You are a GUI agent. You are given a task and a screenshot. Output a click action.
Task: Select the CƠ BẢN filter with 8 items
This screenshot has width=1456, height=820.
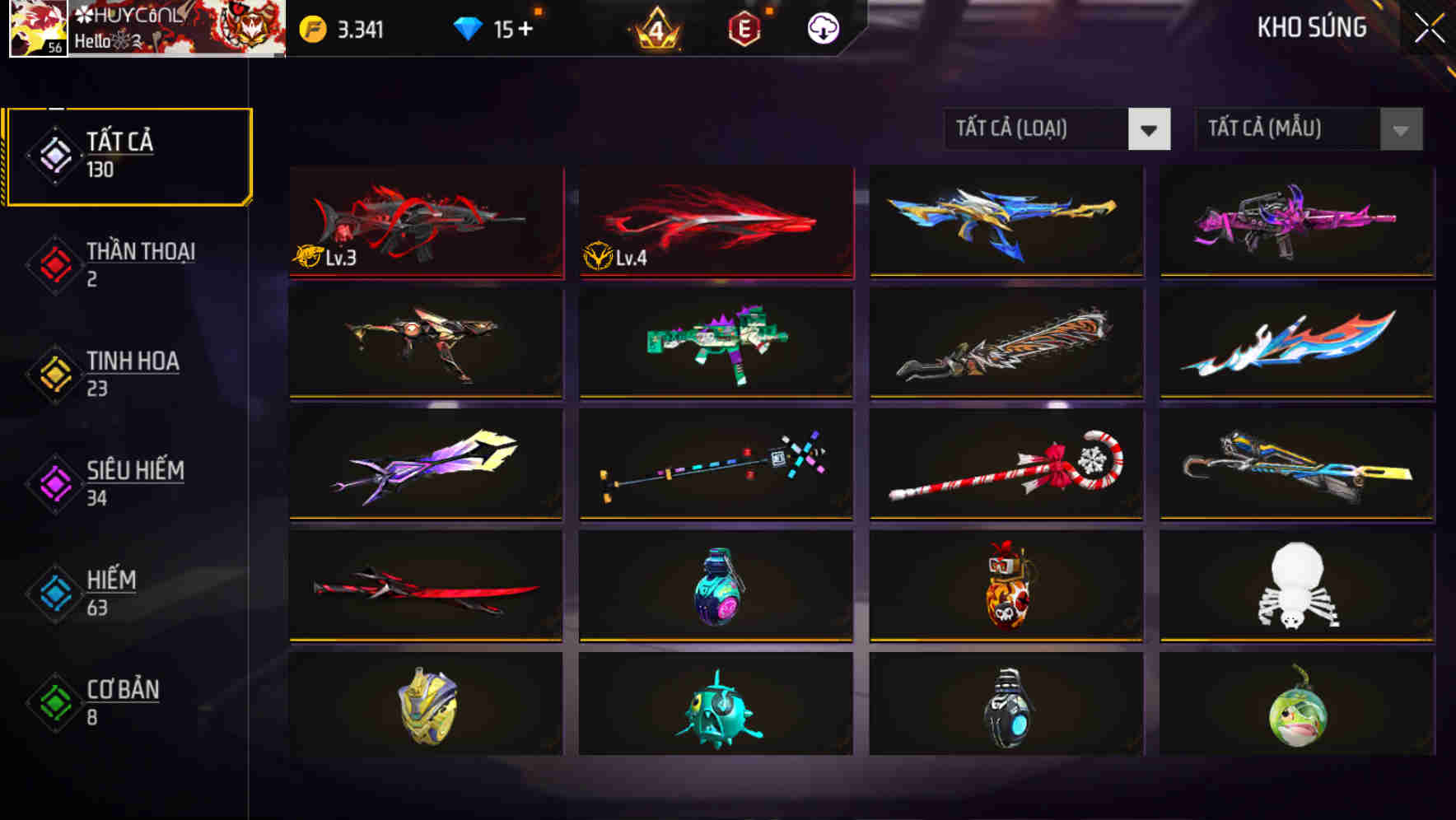pos(119,702)
